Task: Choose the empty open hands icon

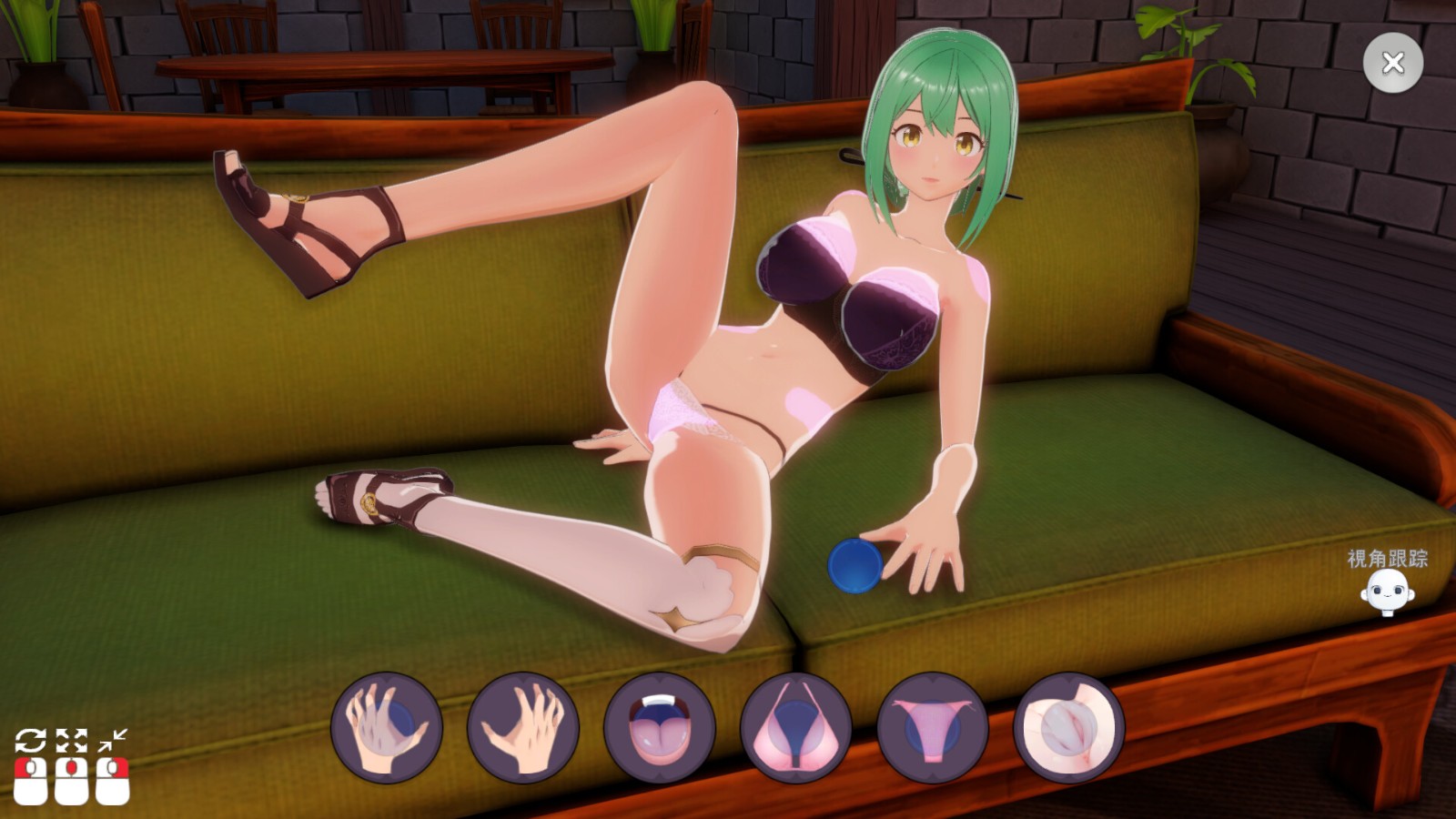Action: (523, 728)
